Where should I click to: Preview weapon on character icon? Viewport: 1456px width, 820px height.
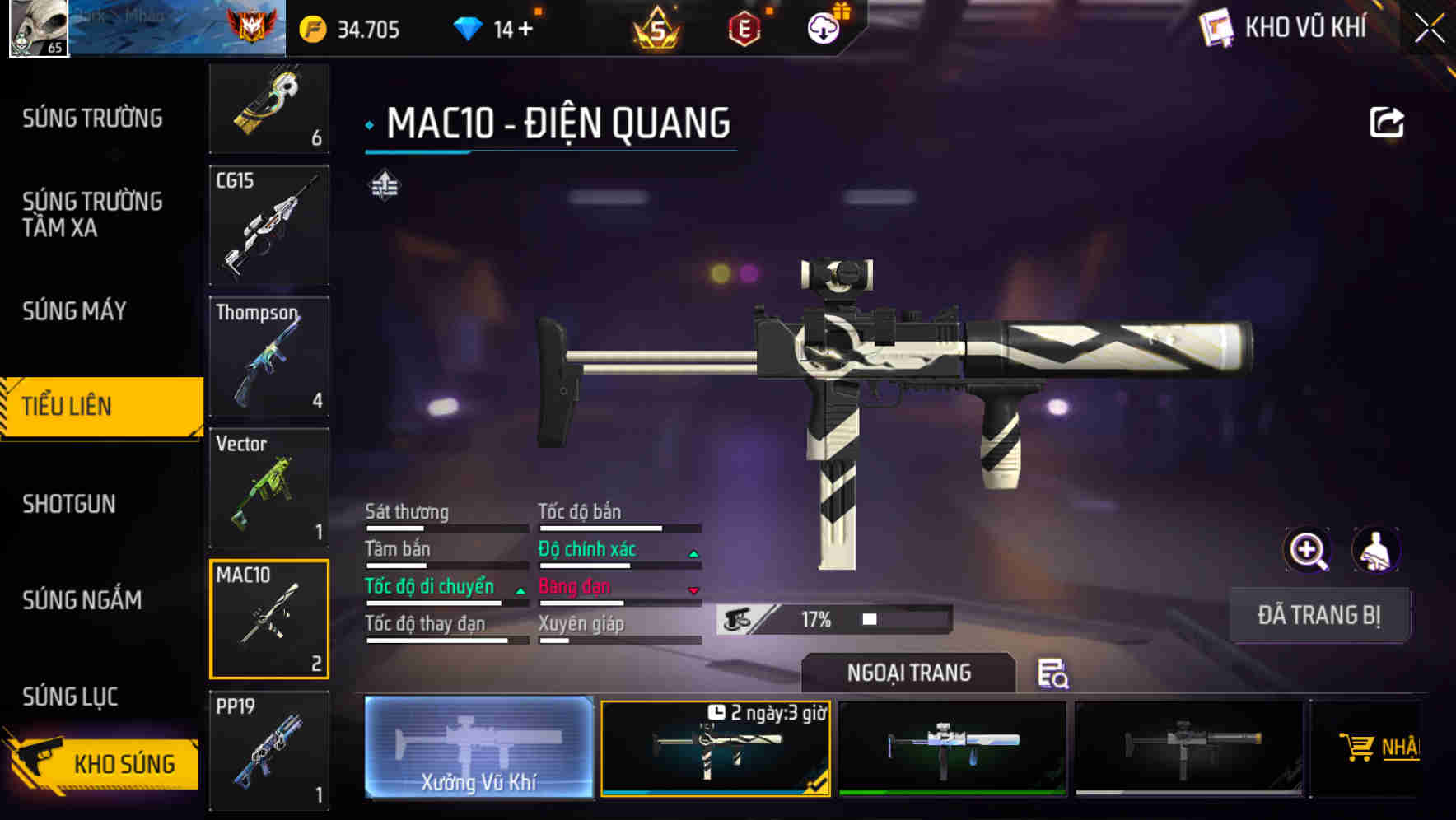(1375, 550)
